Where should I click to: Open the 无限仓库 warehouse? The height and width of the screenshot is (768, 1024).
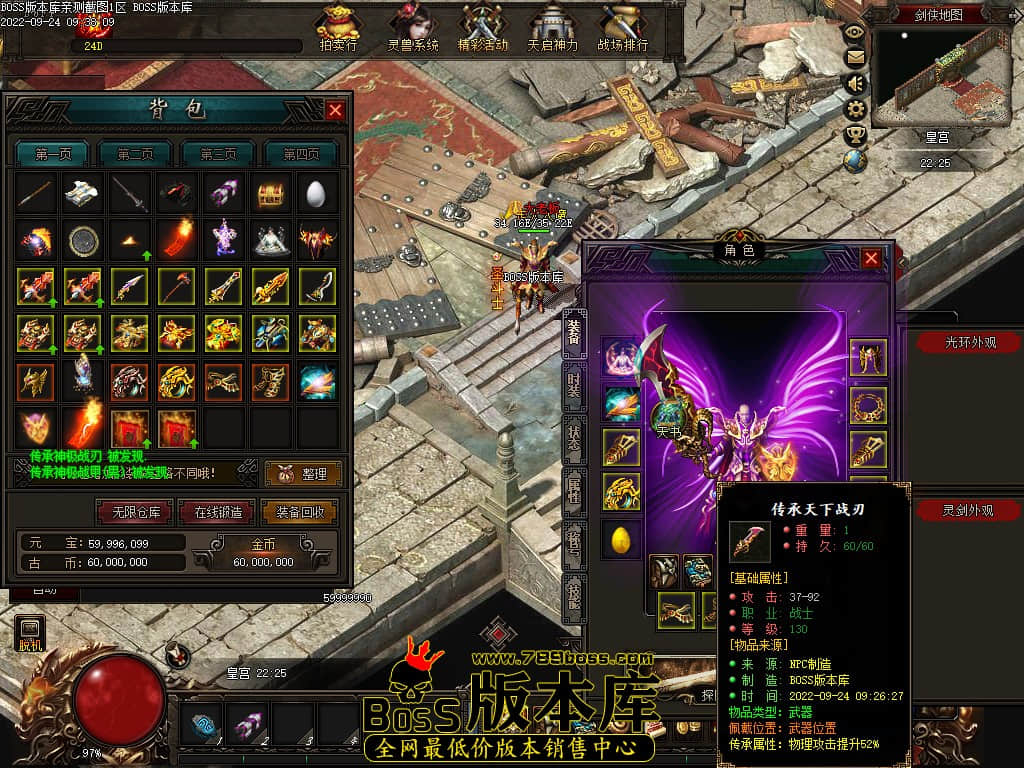[135, 512]
